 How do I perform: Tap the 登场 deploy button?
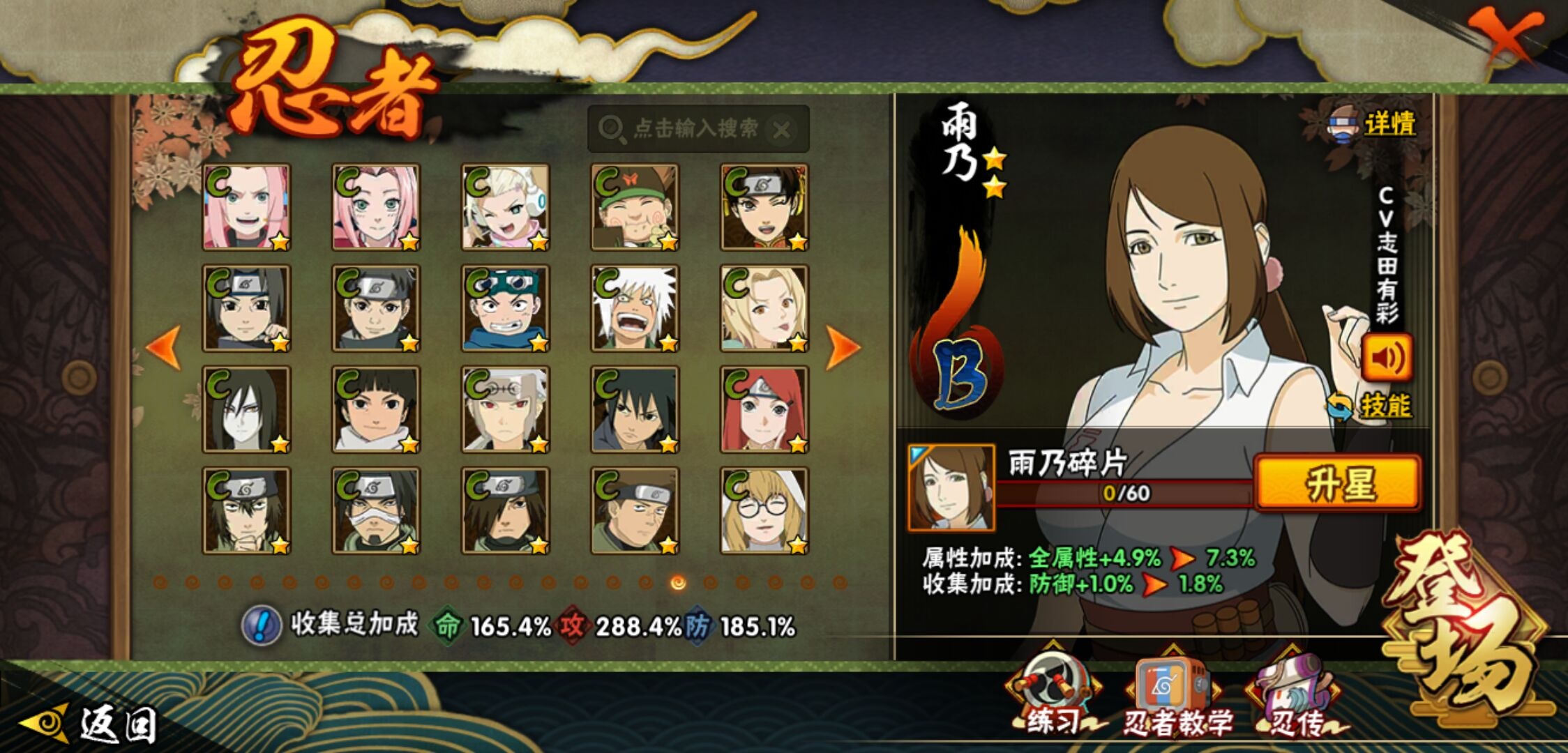click(x=1465, y=627)
